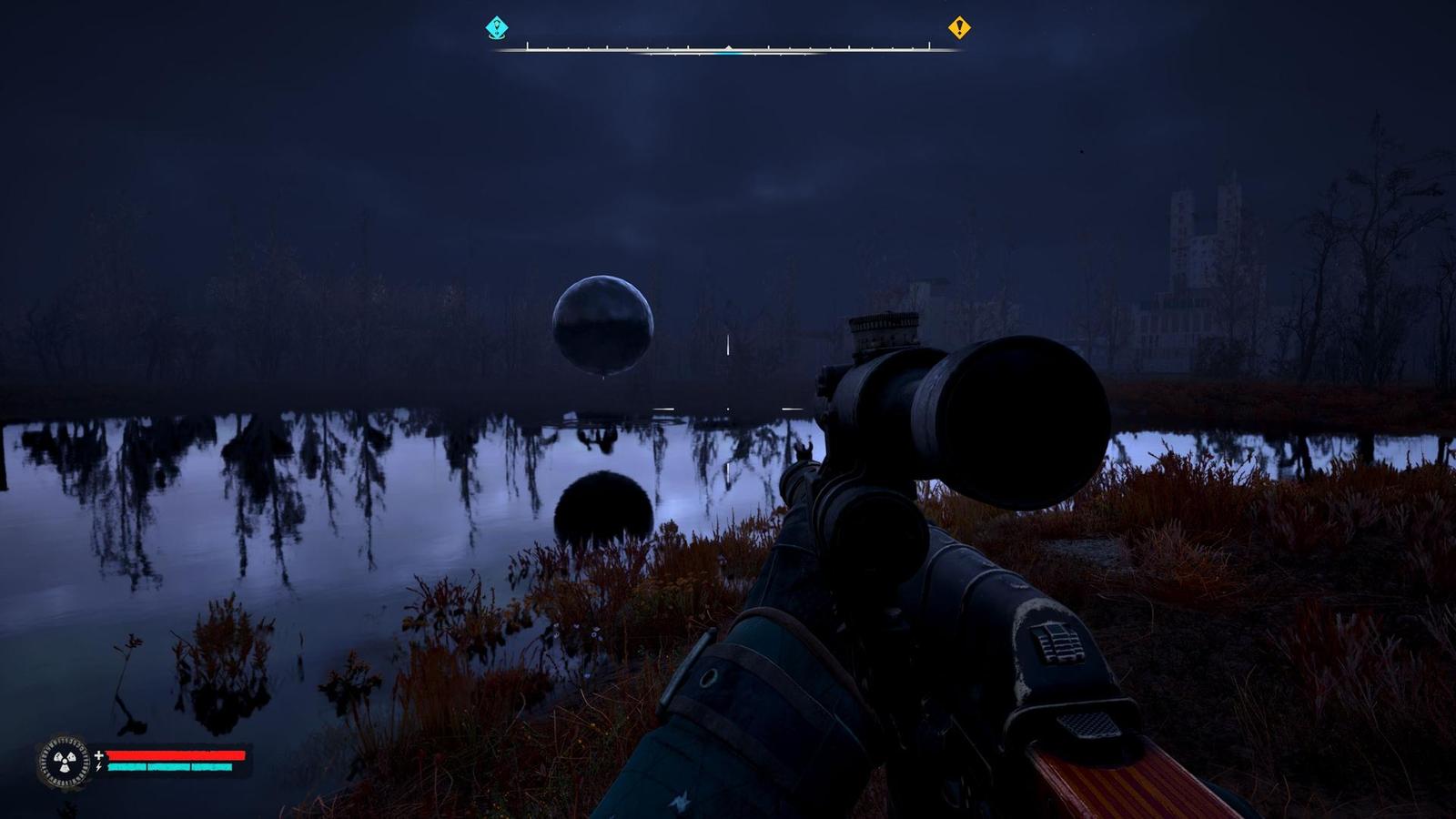Click the blue highlighted segment of the compass strip
The width and height of the screenshot is (1456, 819).
[728, 55]
